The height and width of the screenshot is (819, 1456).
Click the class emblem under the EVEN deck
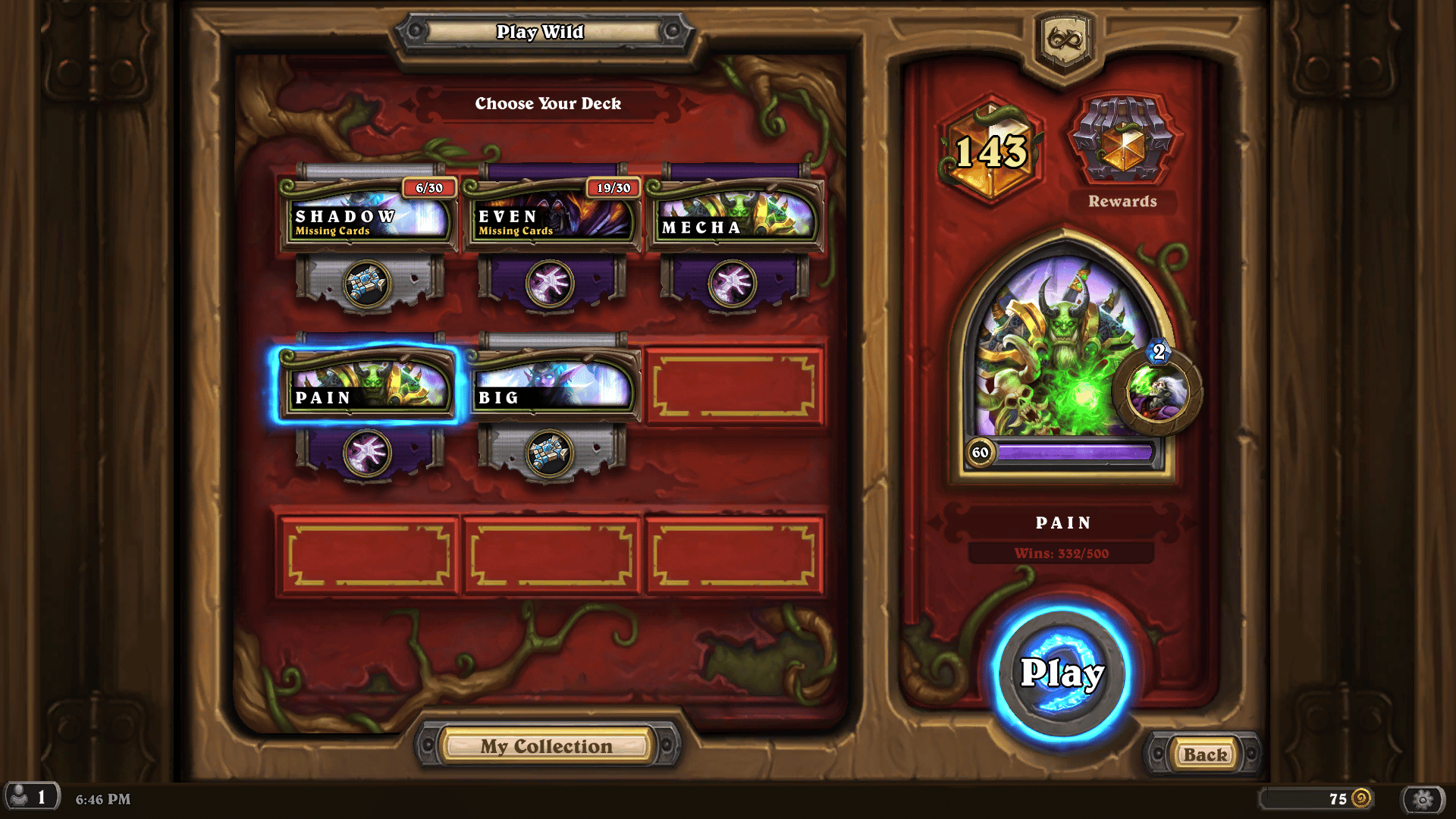tap(551, 282)
